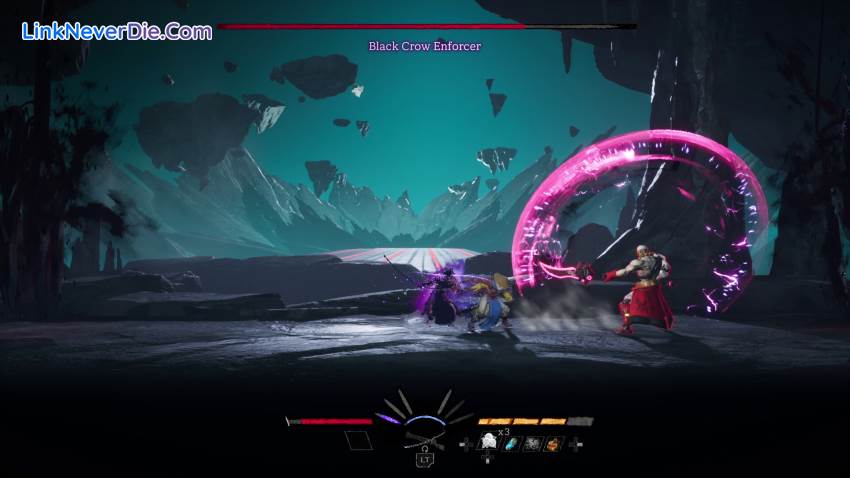
Task: Open the LinkNeverDie.Com watermark link
Action: (117, 32)
